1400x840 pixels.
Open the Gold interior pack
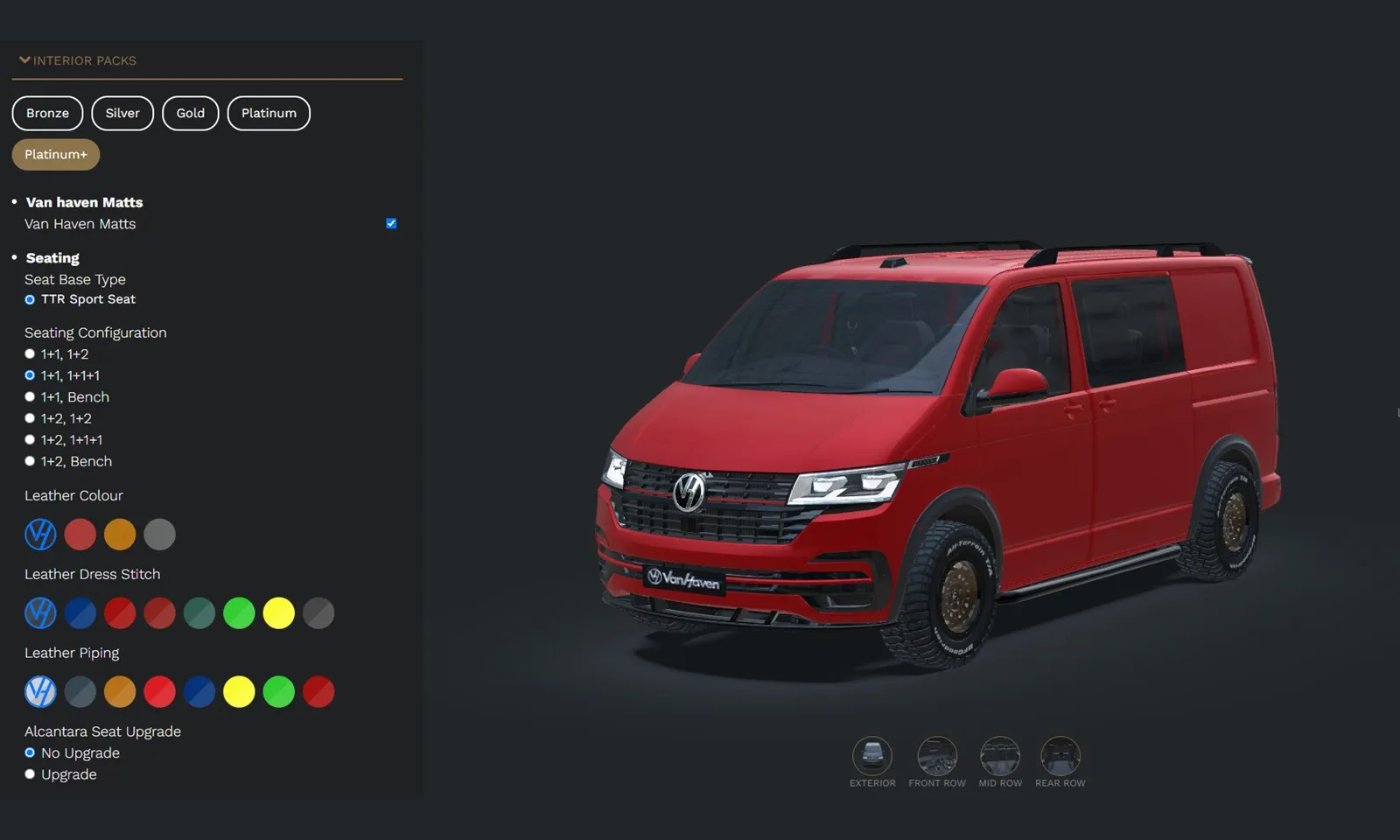[x=190, y=113]
